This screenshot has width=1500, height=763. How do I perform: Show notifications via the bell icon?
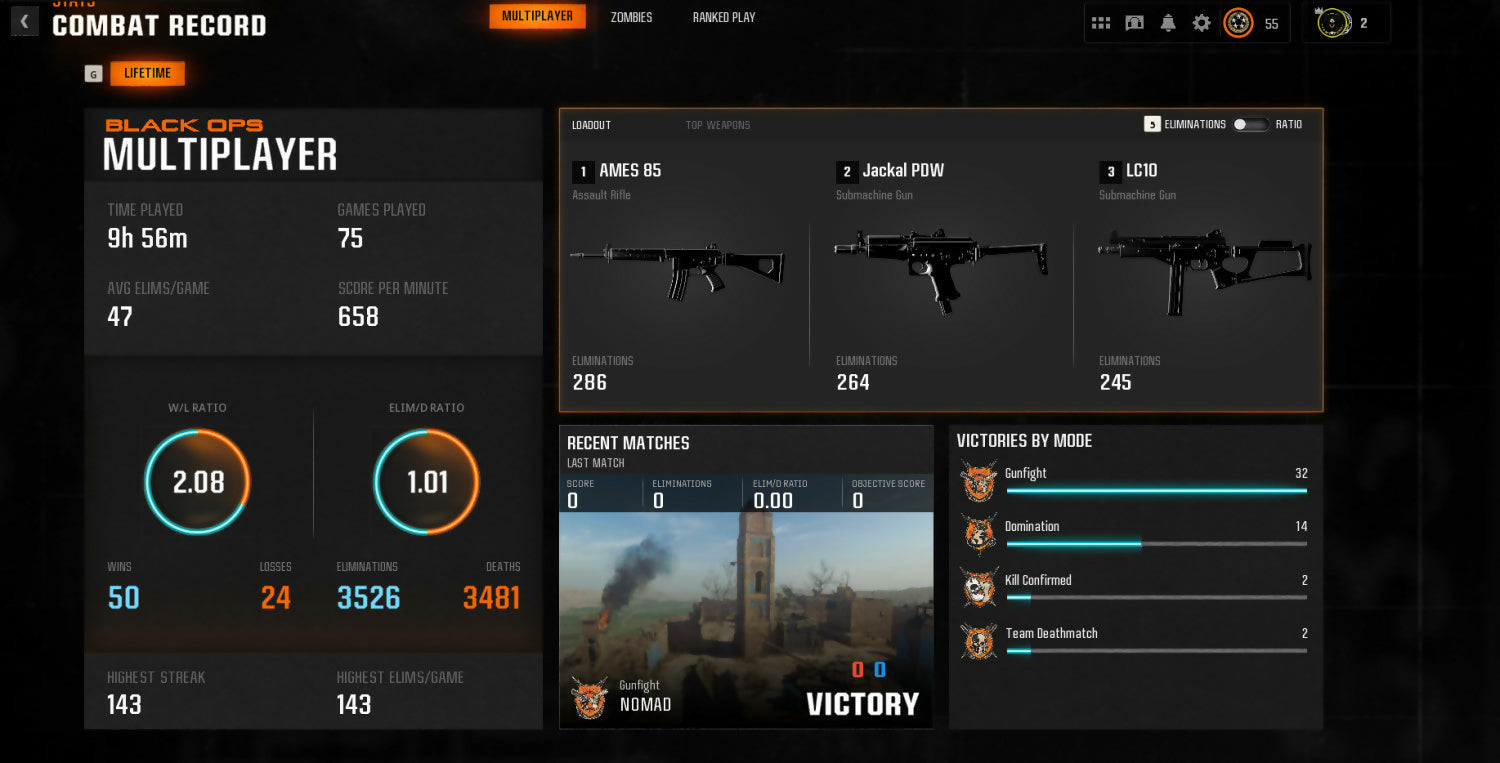pyautogui.click(x=1168, y=23)
